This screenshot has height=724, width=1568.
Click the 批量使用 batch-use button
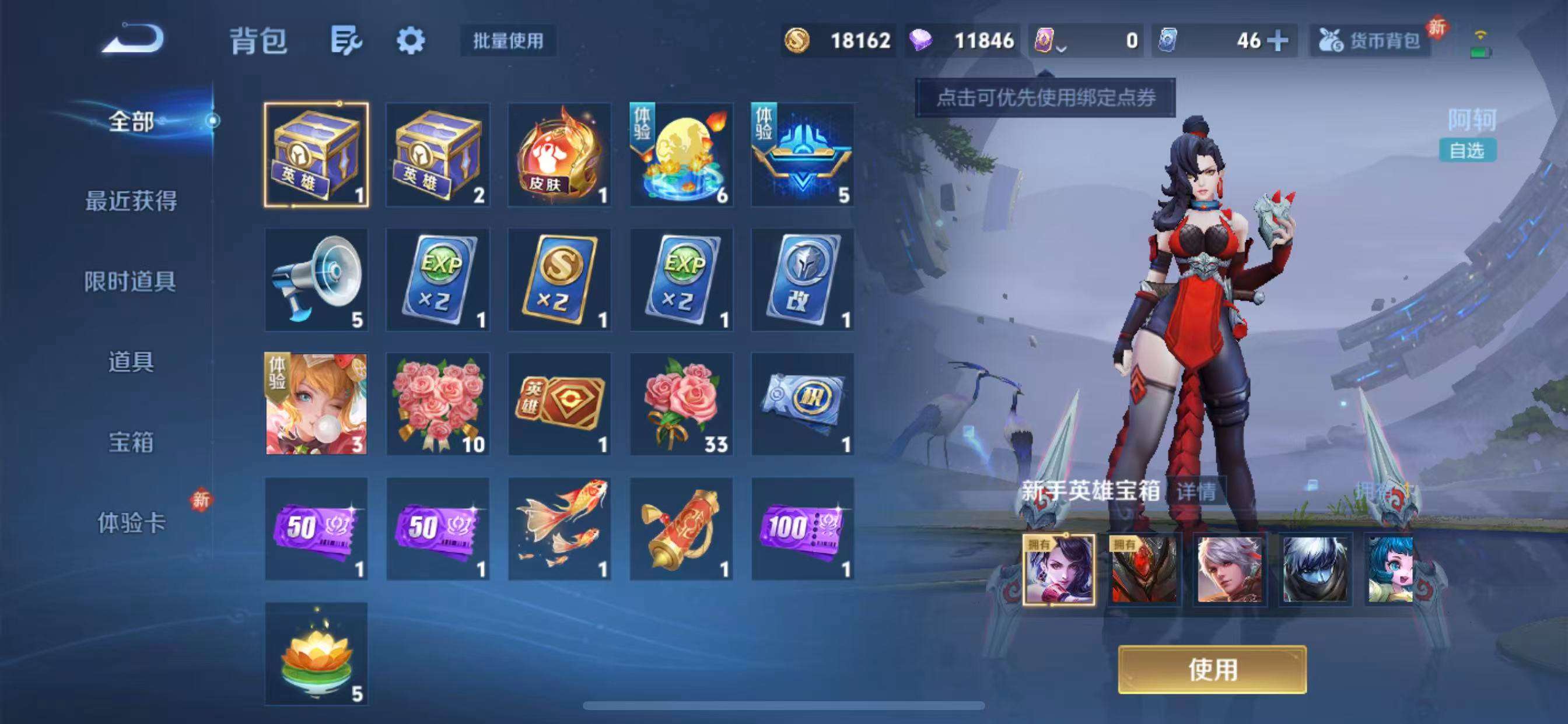pos(509,40)
